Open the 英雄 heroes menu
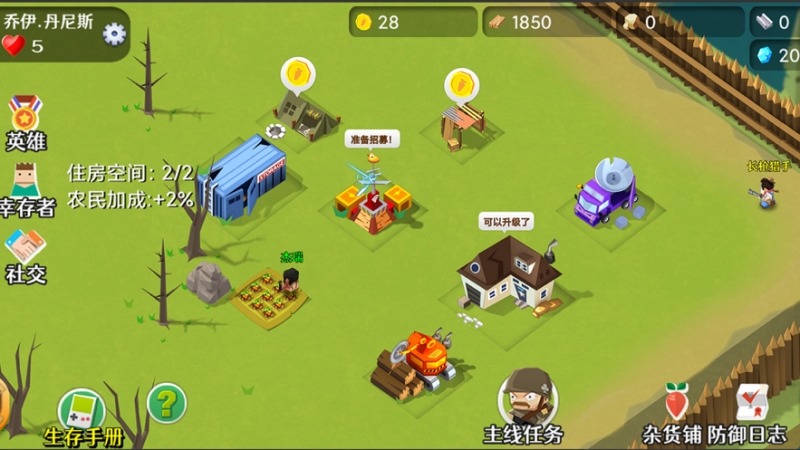Screen dimensions: 800x450 click(26, 121)
